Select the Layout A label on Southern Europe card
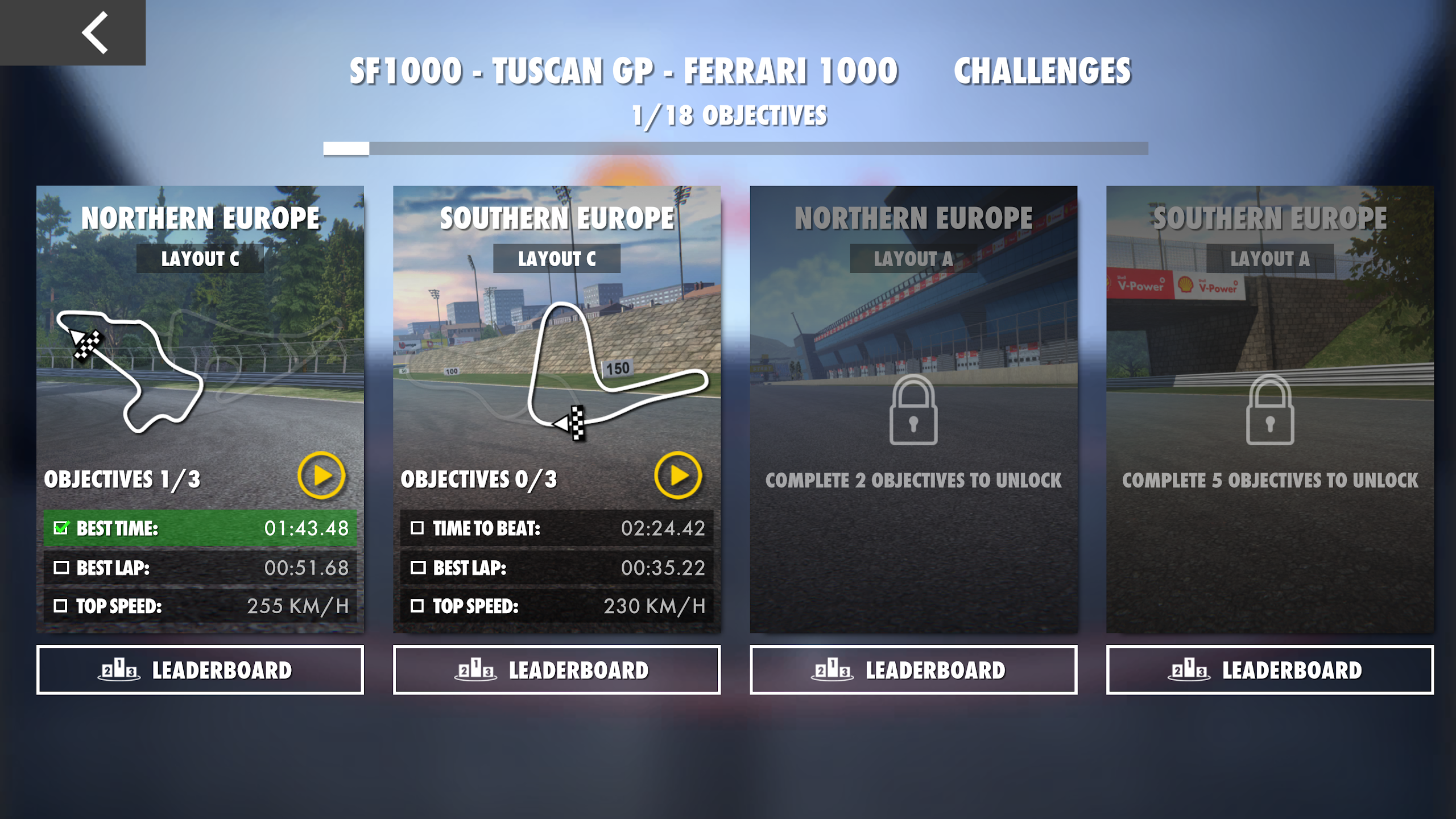The image size is (1456, 819). (x=1270, y=259)
